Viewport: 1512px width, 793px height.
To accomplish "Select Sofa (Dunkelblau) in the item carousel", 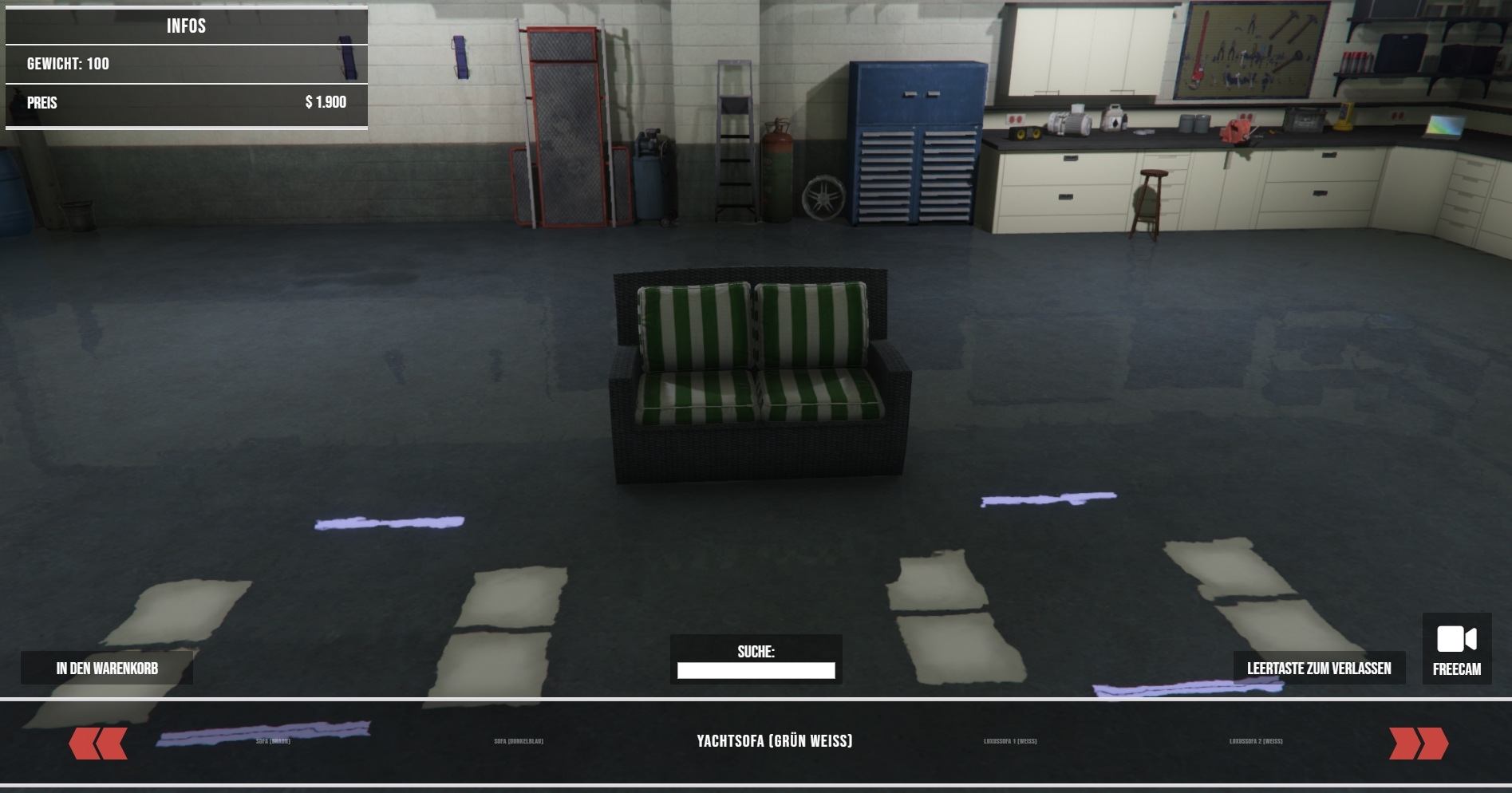I will tap(519, 741).
